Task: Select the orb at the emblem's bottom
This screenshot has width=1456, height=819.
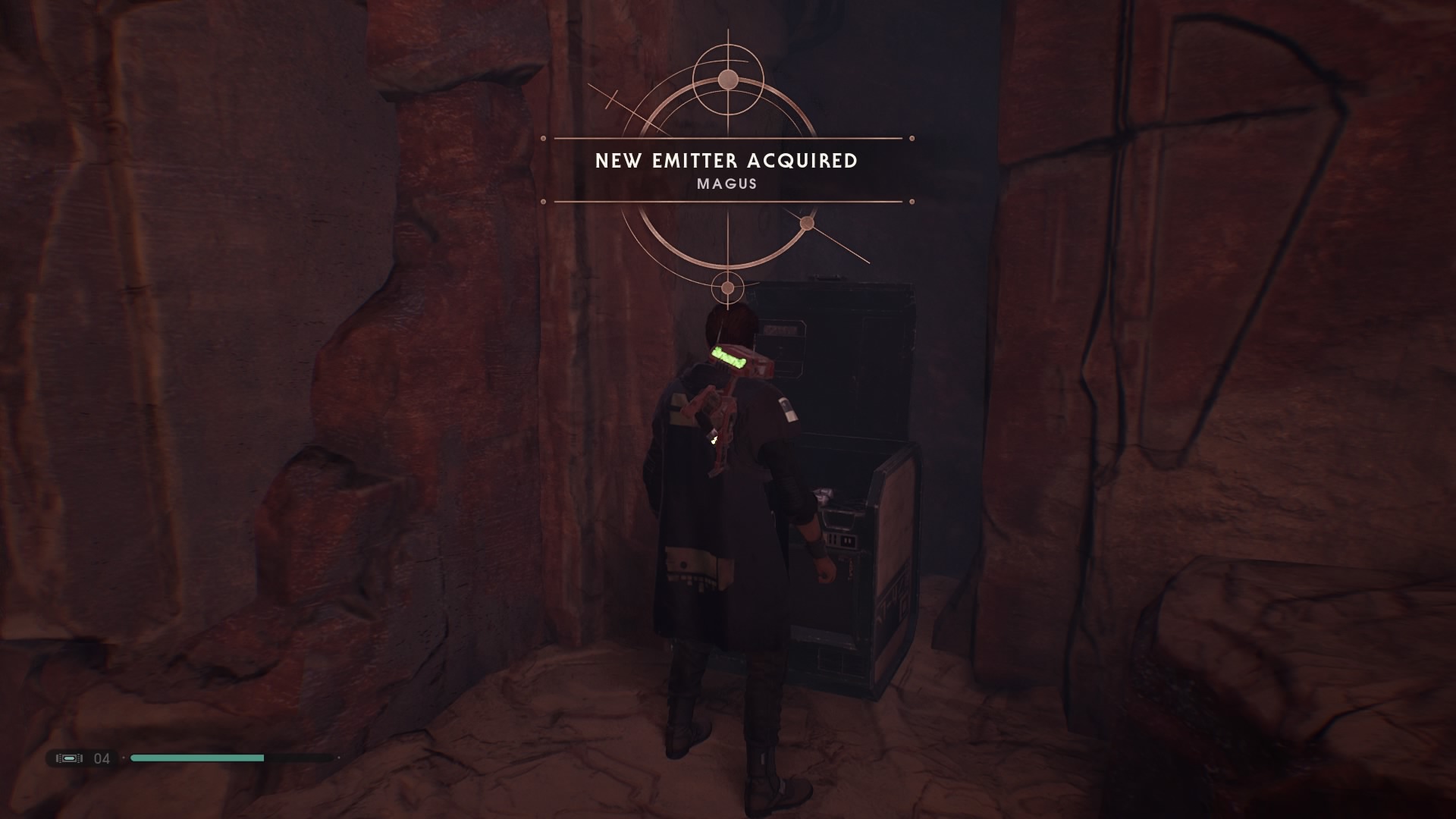Action: click(x=728, y=288)
